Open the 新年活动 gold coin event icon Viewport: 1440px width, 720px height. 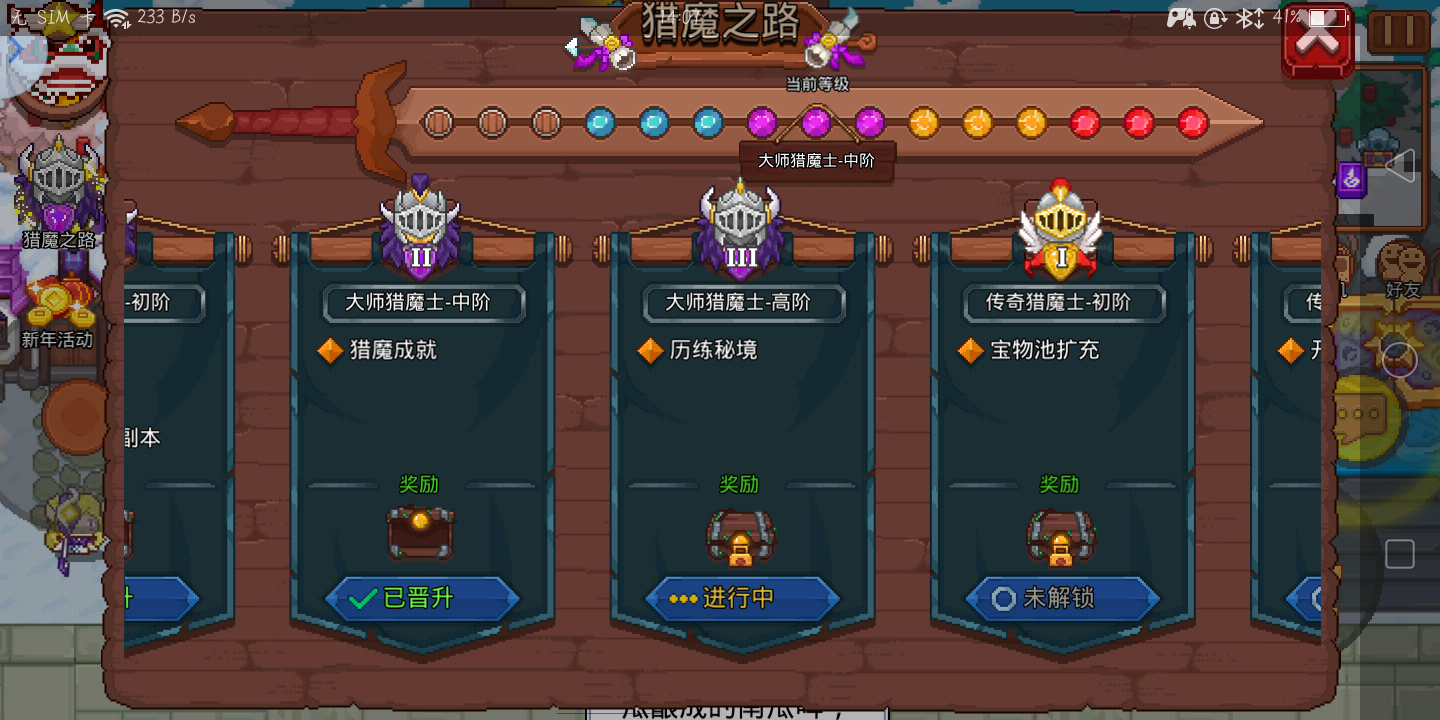pyautogui.click(x=57, y=300)
